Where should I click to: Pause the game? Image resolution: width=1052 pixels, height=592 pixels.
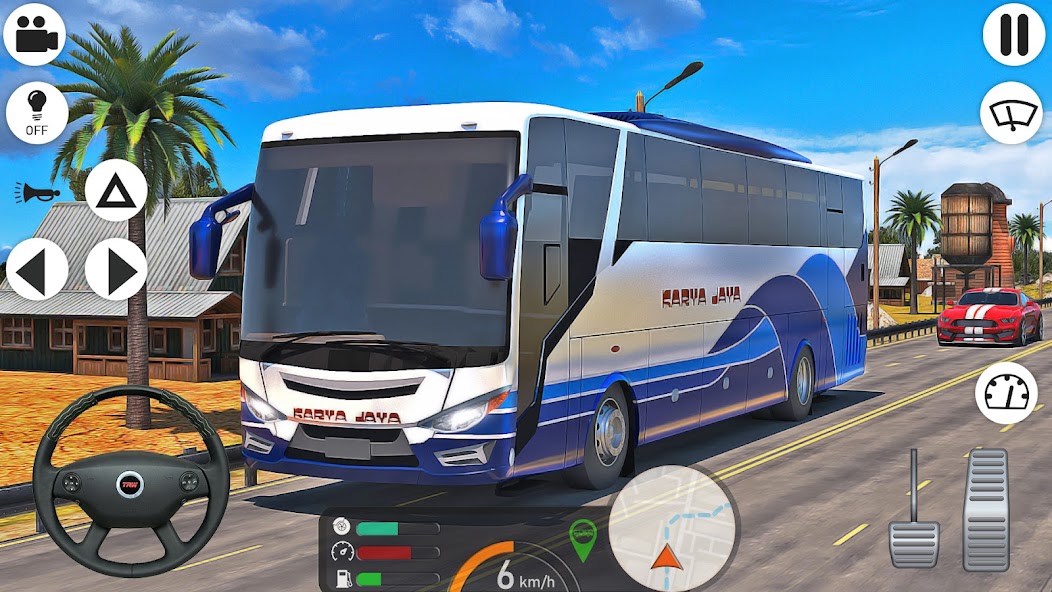[x=1014, y=34]
